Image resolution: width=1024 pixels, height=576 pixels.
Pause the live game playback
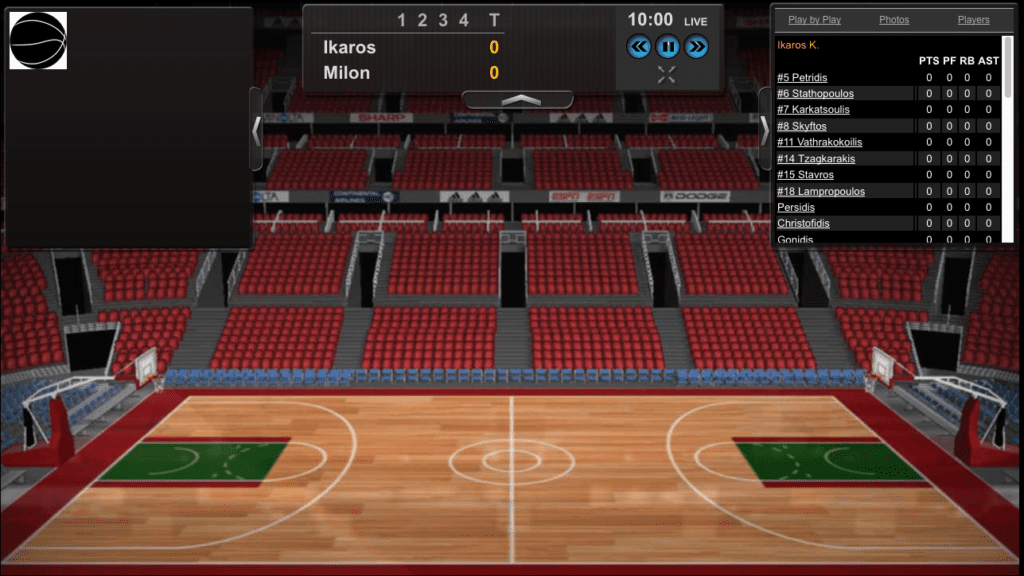[x=667, y=46]
